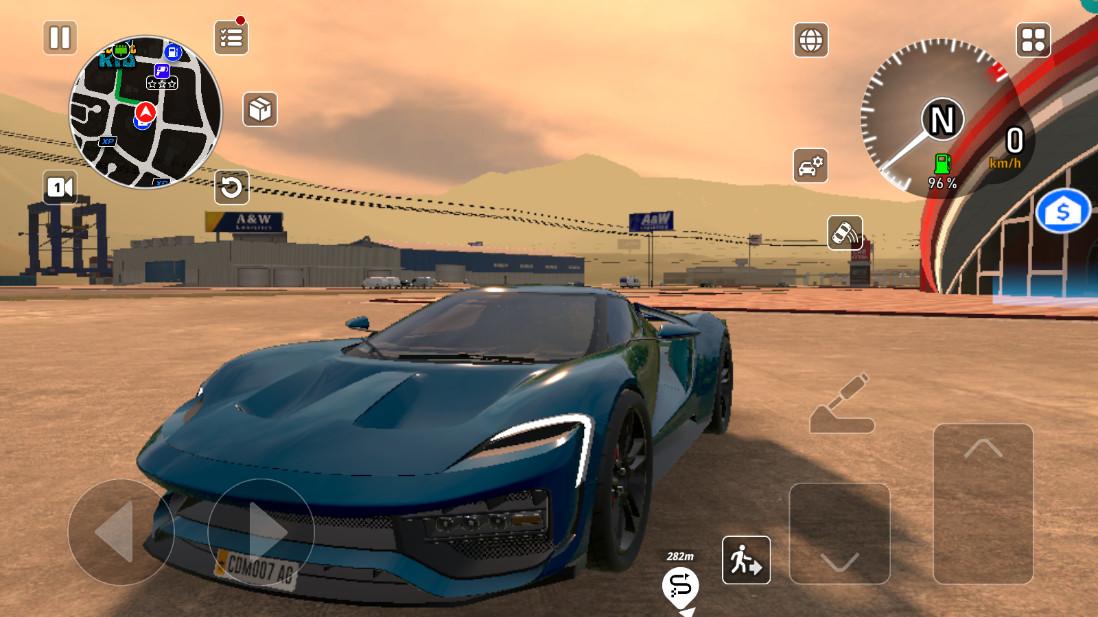Tap the accelerator pedal up arrow
The image size is (1098, 617).
click(x=983, y=503)
